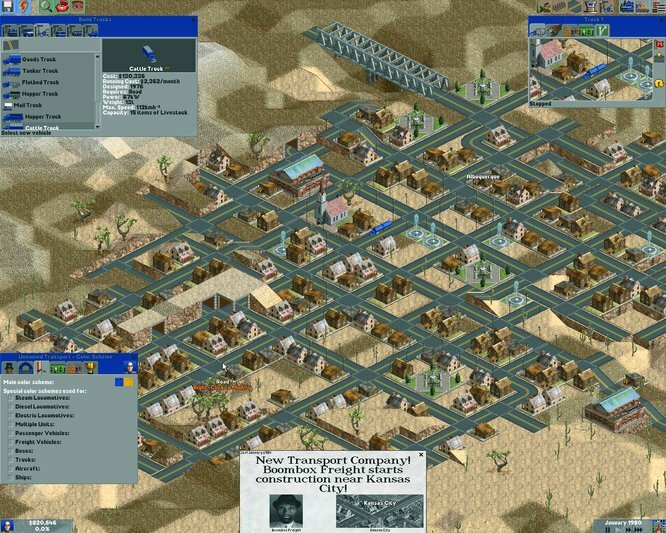The image size is (666, 533).
Task: Toggle the Ships color scheme checkbox
Action: (x=9, y=478)
